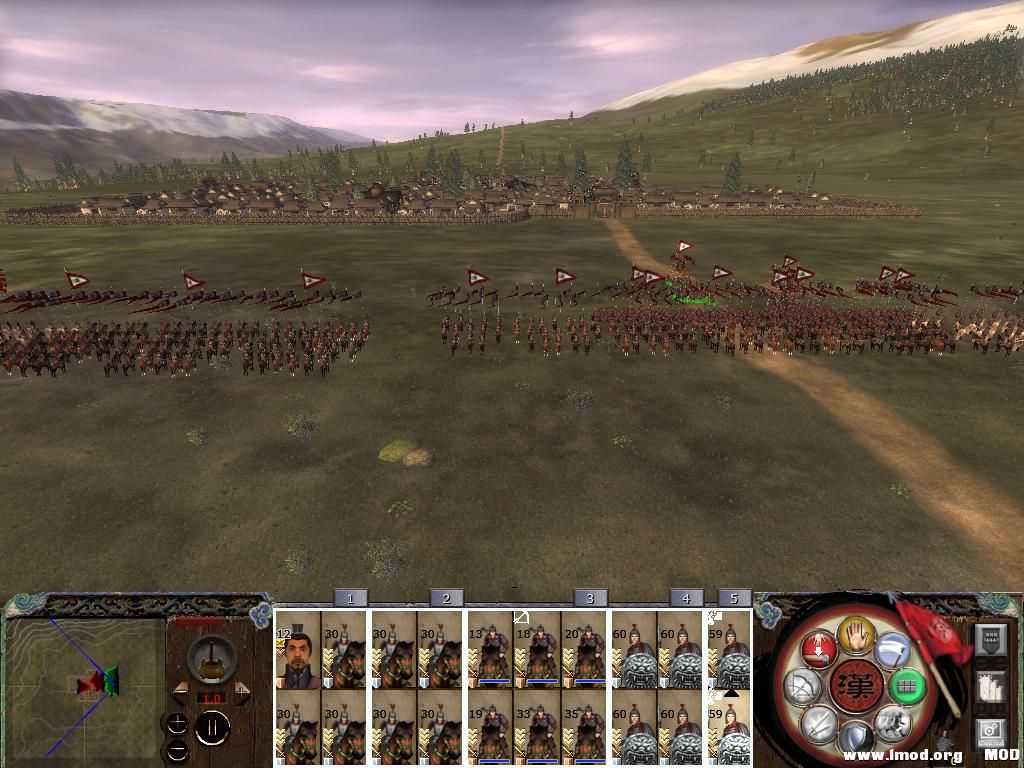Select unit group tab 2
The width and height of the screenshot is (1024, 768).
(x=446, y=598)
